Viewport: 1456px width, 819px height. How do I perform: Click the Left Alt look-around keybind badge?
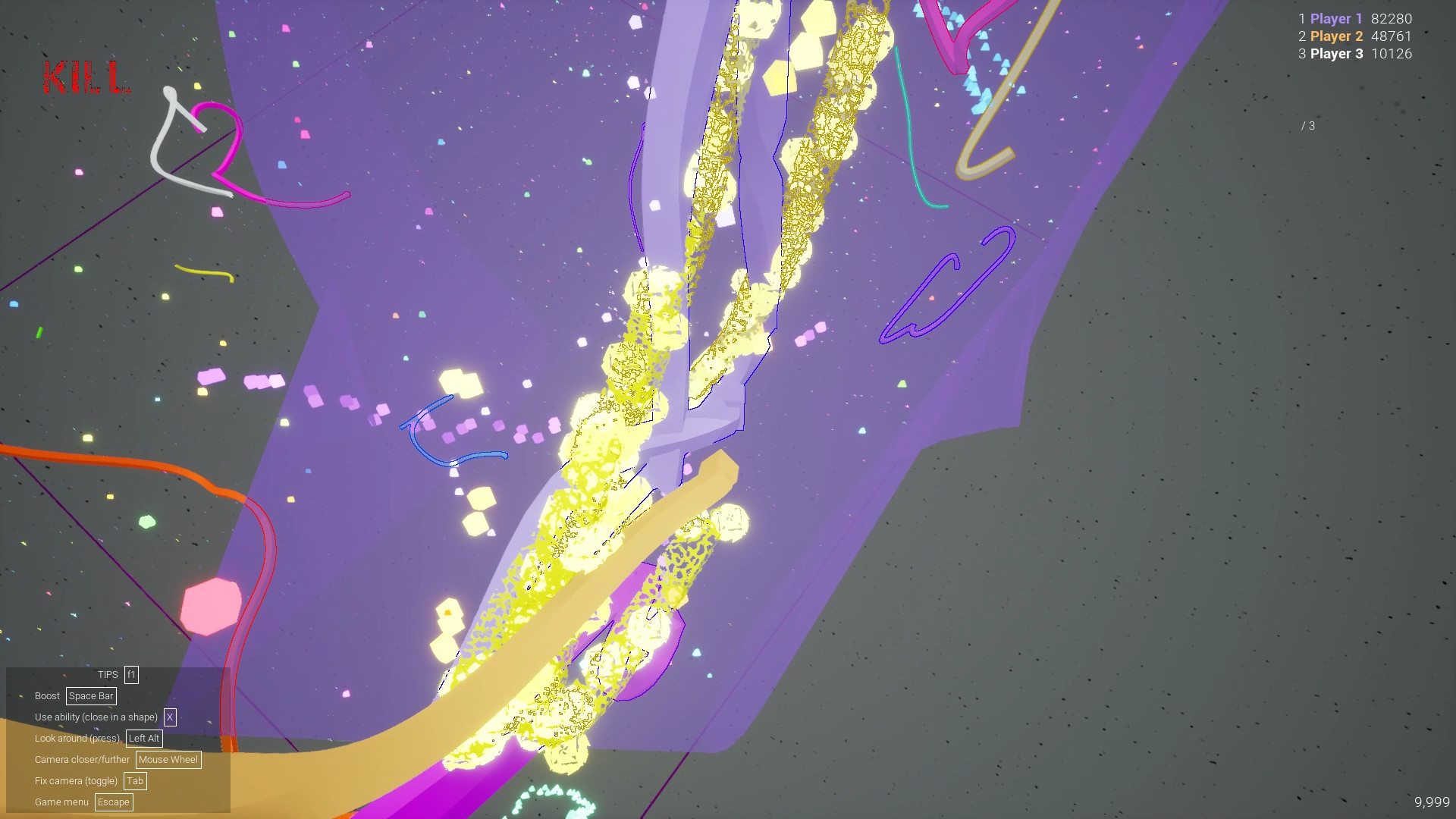143,738
